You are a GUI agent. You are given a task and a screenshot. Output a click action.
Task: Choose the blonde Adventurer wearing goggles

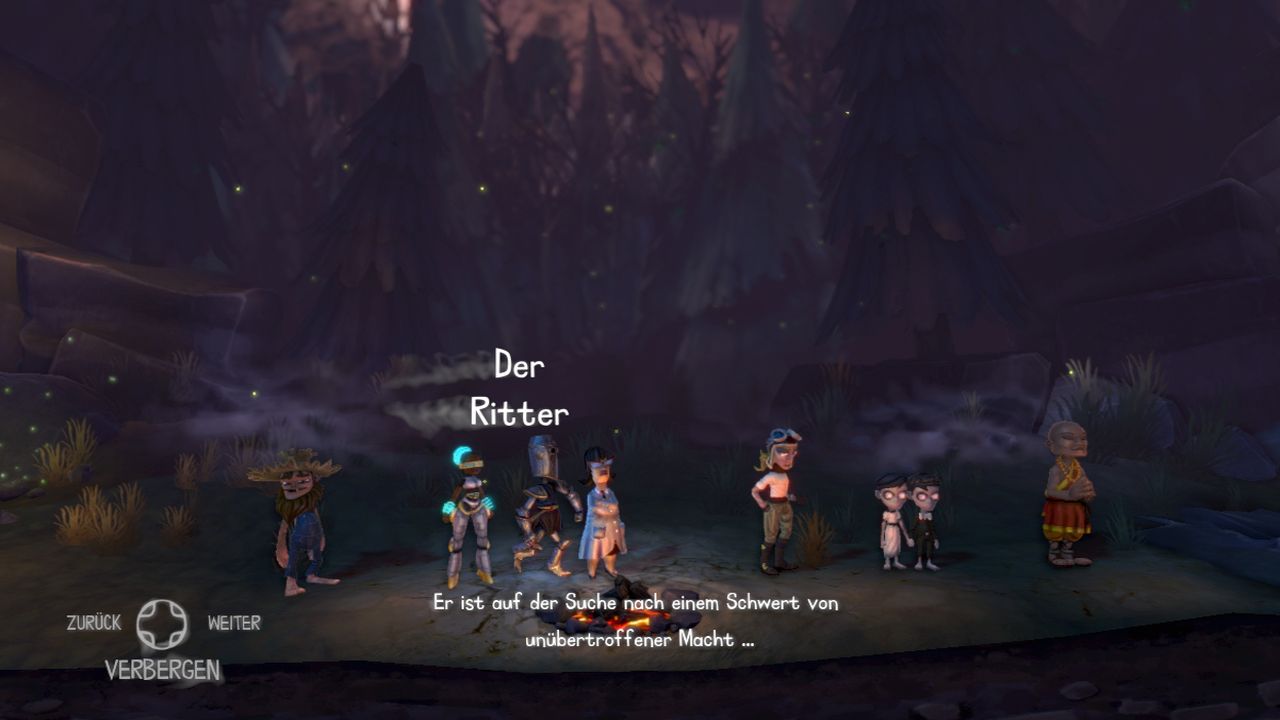pyautogui.click(x=777, y=498)
